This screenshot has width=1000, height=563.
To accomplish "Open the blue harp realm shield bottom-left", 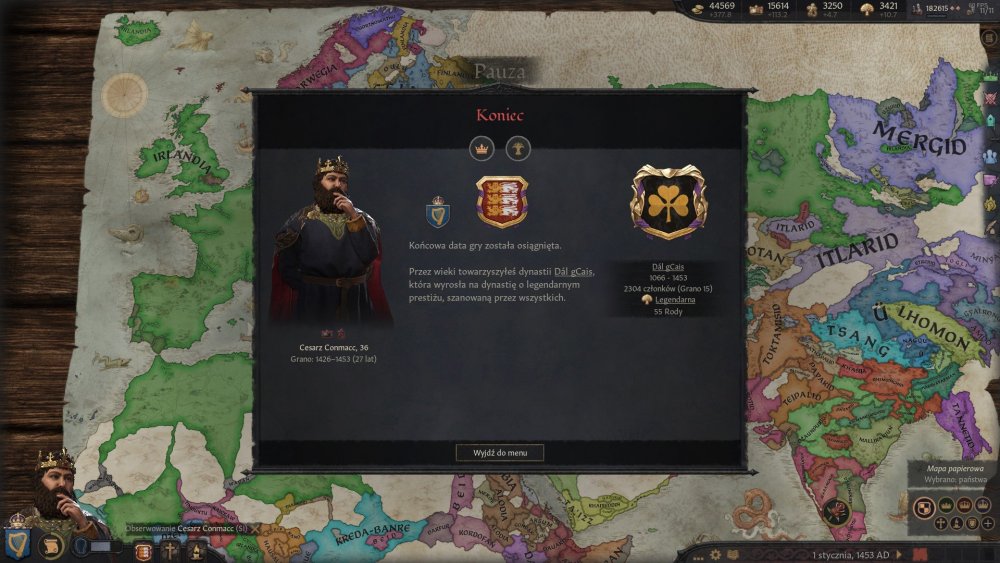I will [x=19, y=543].
